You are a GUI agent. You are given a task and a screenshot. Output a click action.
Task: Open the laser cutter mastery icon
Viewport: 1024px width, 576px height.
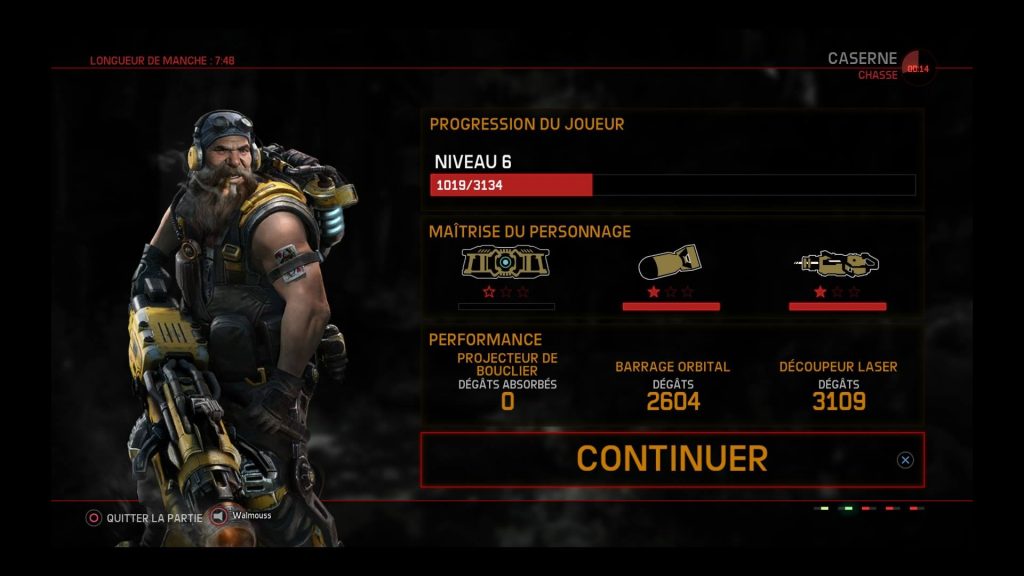point(837,263)
